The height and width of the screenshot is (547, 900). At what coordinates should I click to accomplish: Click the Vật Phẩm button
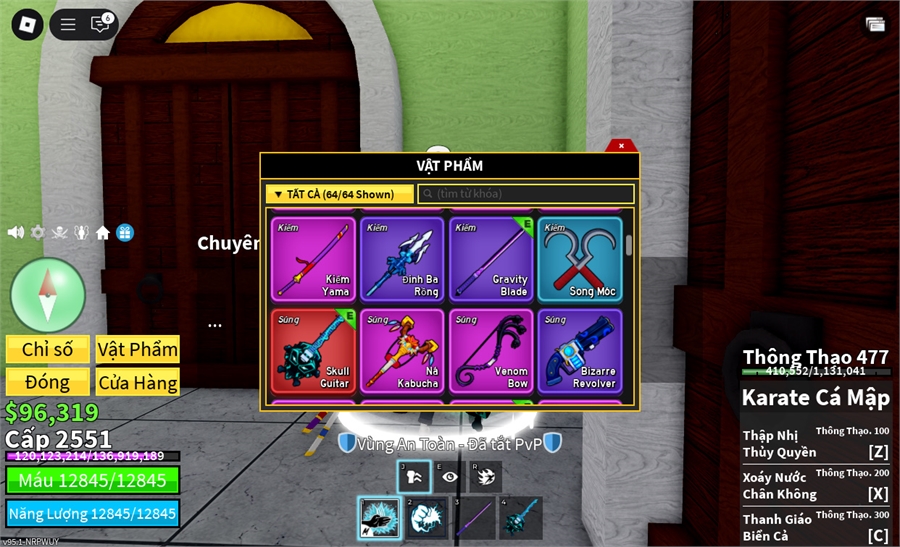coord(138,349)
